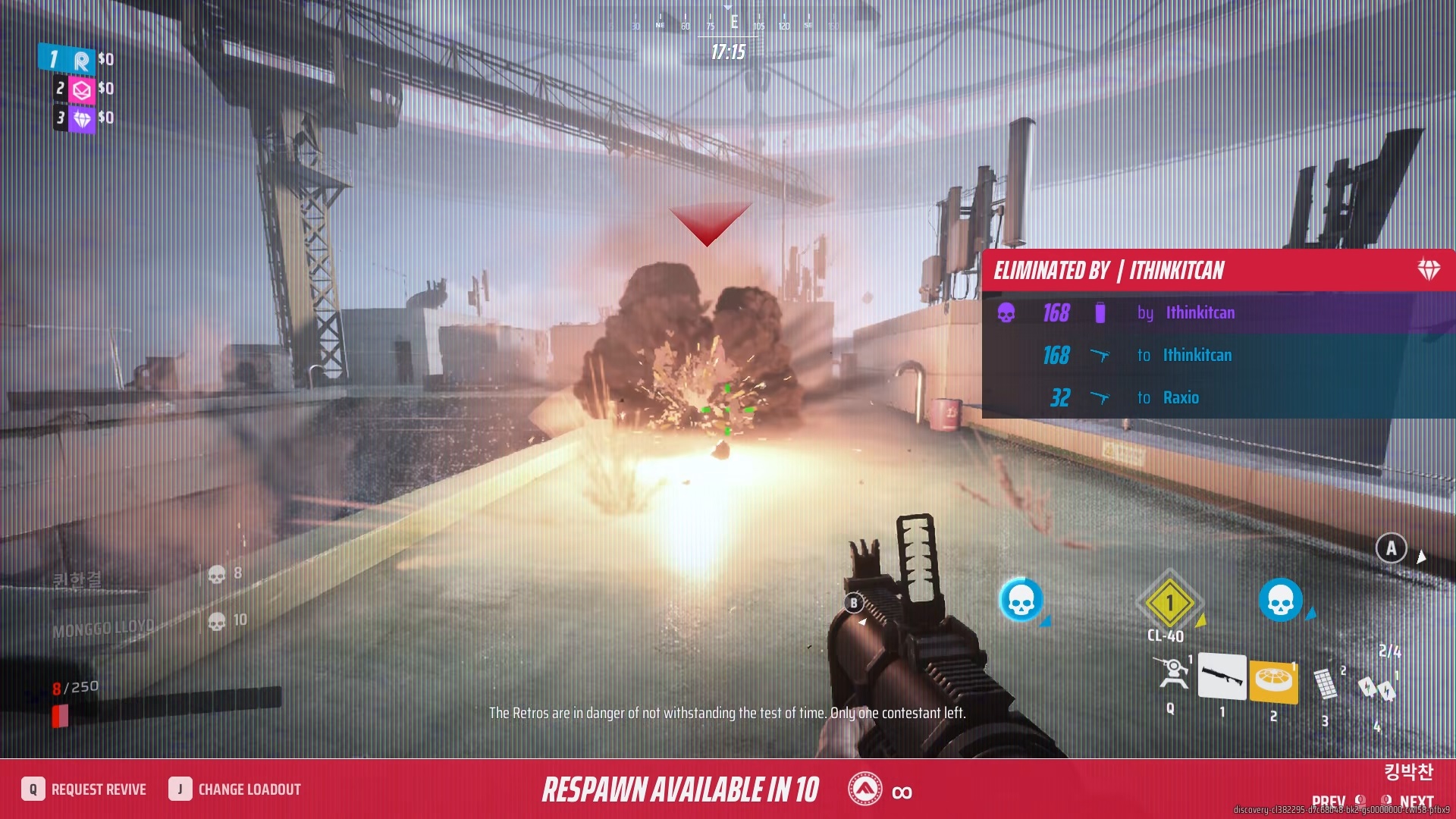The image size is (1456, 819).
Task: Click the purple diamond team 3 emblem
Action: (x=83, y=118)
